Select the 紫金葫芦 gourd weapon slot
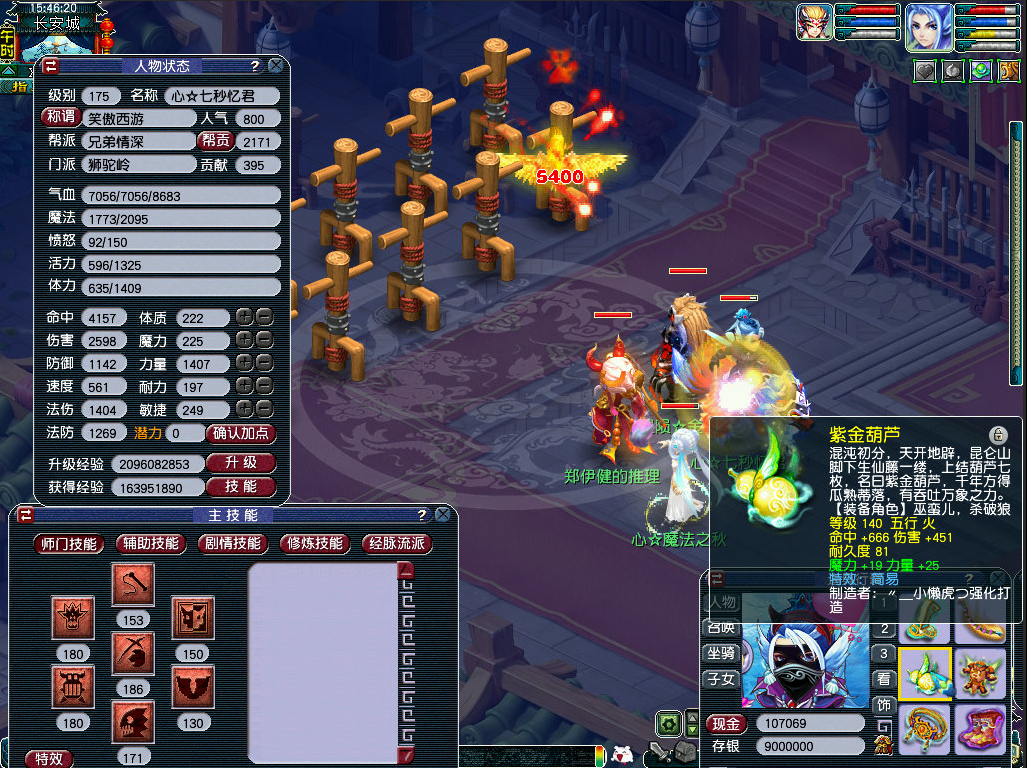This screenshot has width=1027, height=768. point(924,673)
